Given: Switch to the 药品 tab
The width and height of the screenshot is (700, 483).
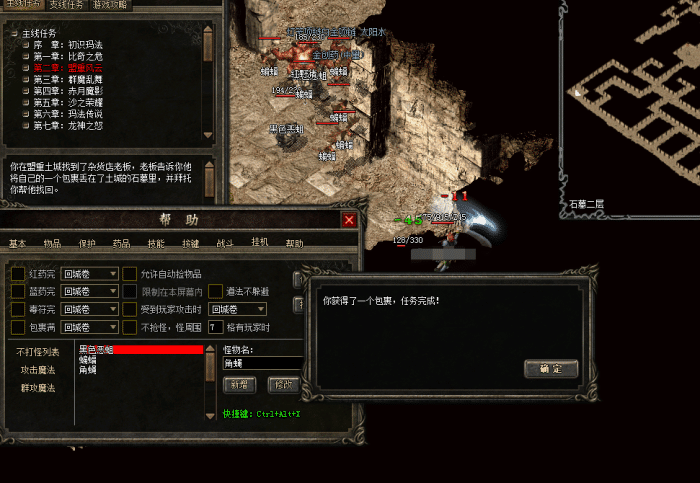Looking at the screenshot, I should point(121,243).
